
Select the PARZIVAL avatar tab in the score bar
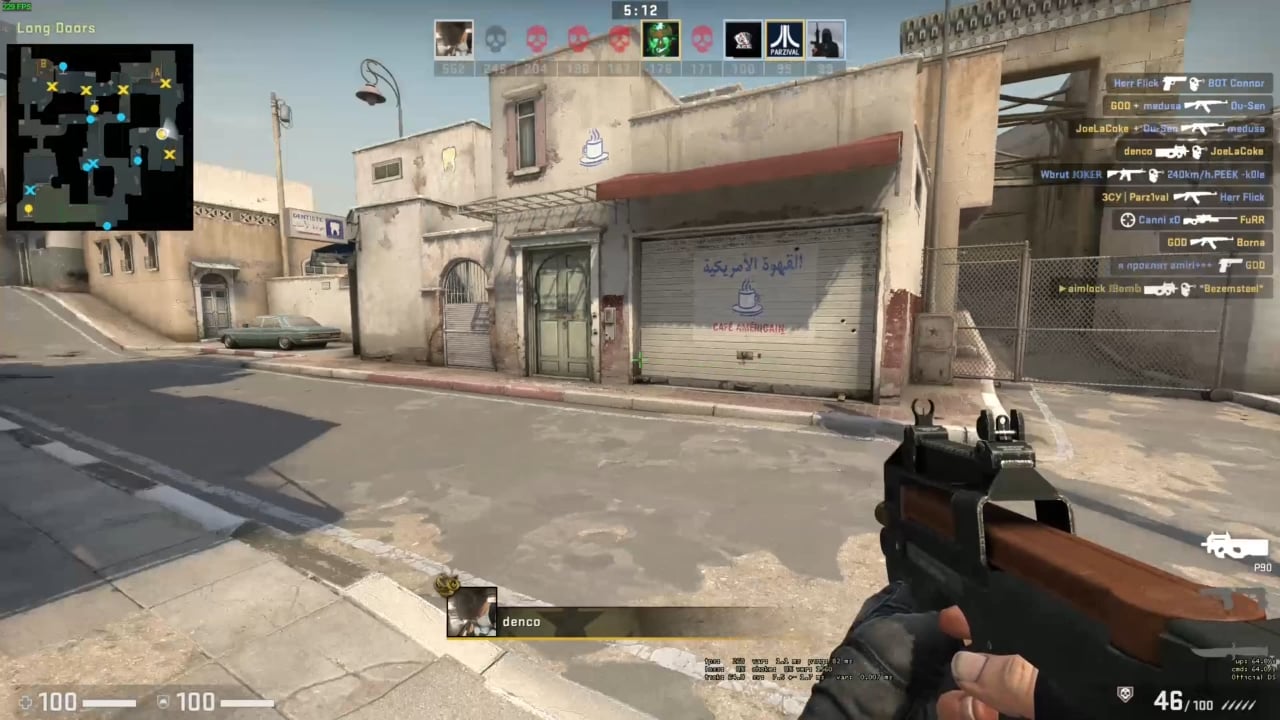pos(785,38)
